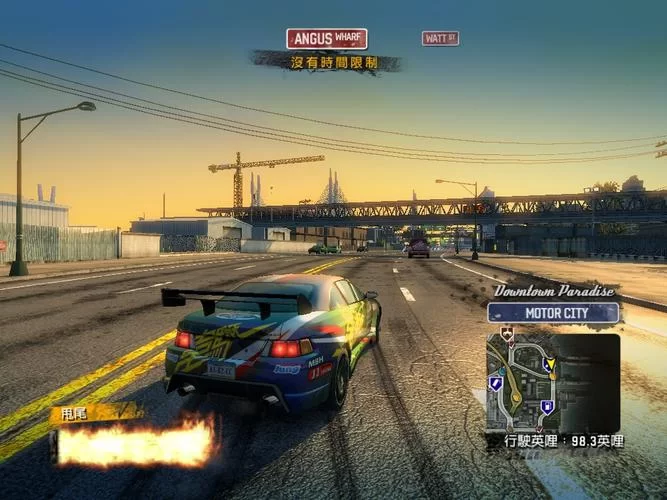Viewport: 667px width, 500px height.
Task: Select the brown shield marker atop minimap
Action: [x=507, y=334]
